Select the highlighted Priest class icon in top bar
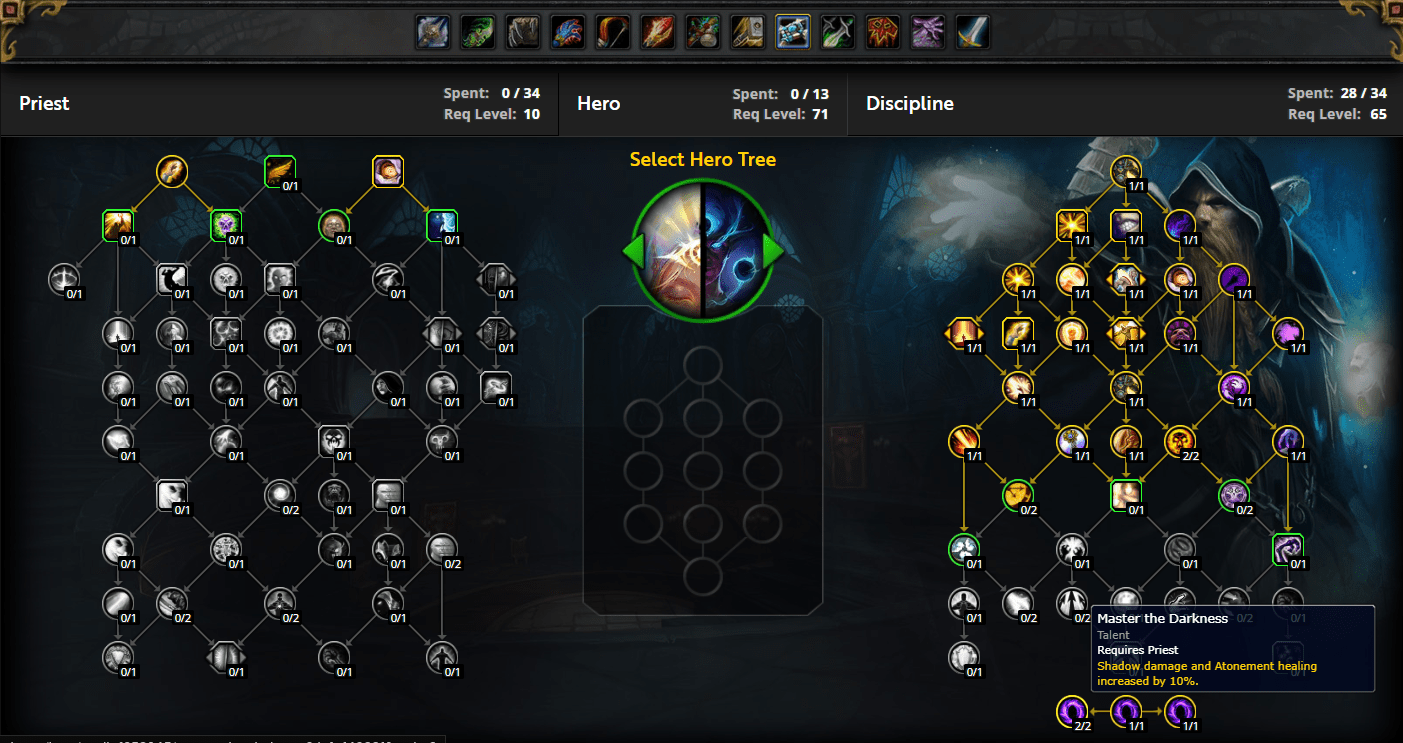Viewport: 1403px width, 743px height. (x=792, y=31)
